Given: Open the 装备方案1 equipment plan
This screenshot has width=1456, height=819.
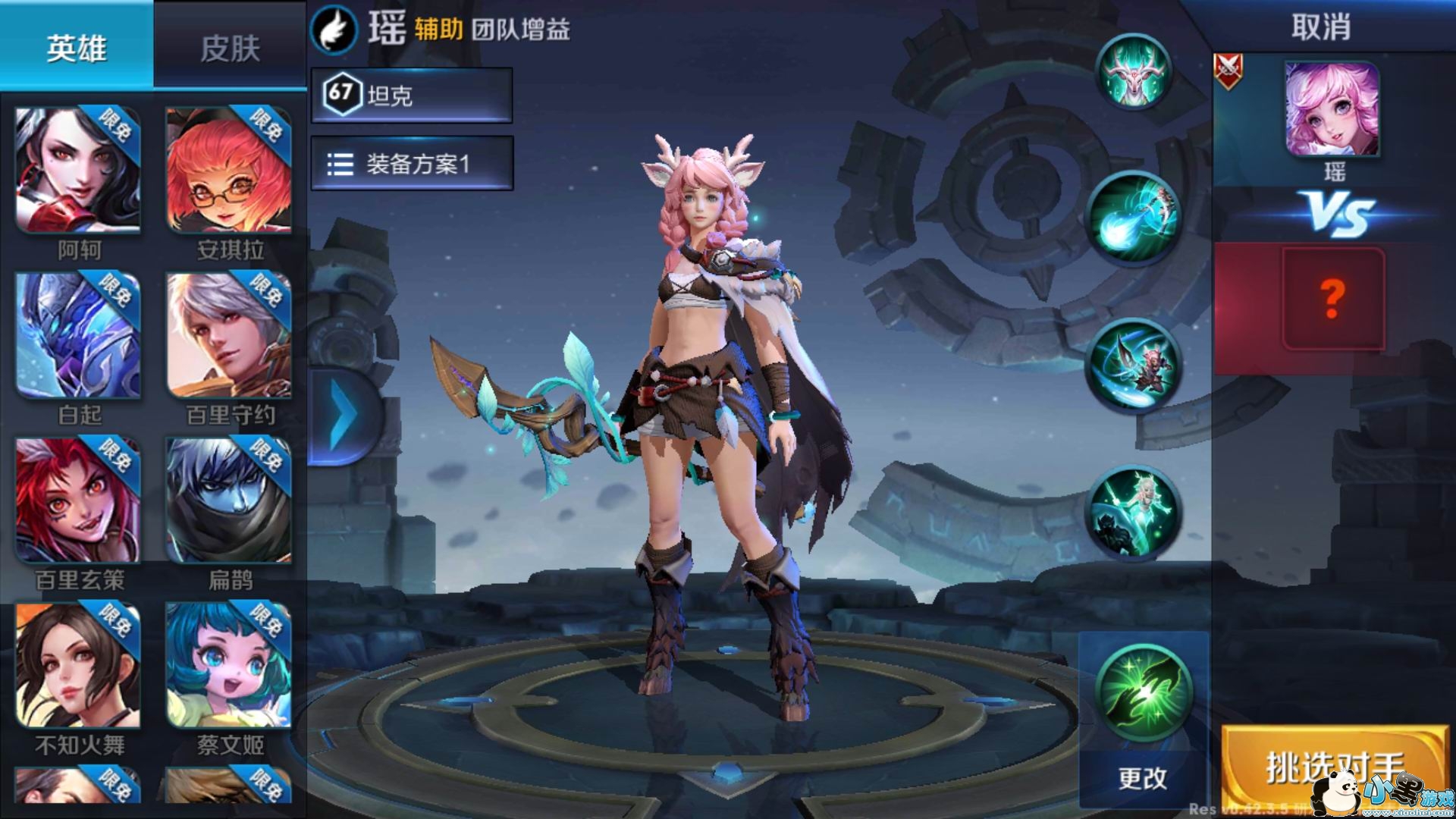Looking at the screenshot, I should 412,163.
